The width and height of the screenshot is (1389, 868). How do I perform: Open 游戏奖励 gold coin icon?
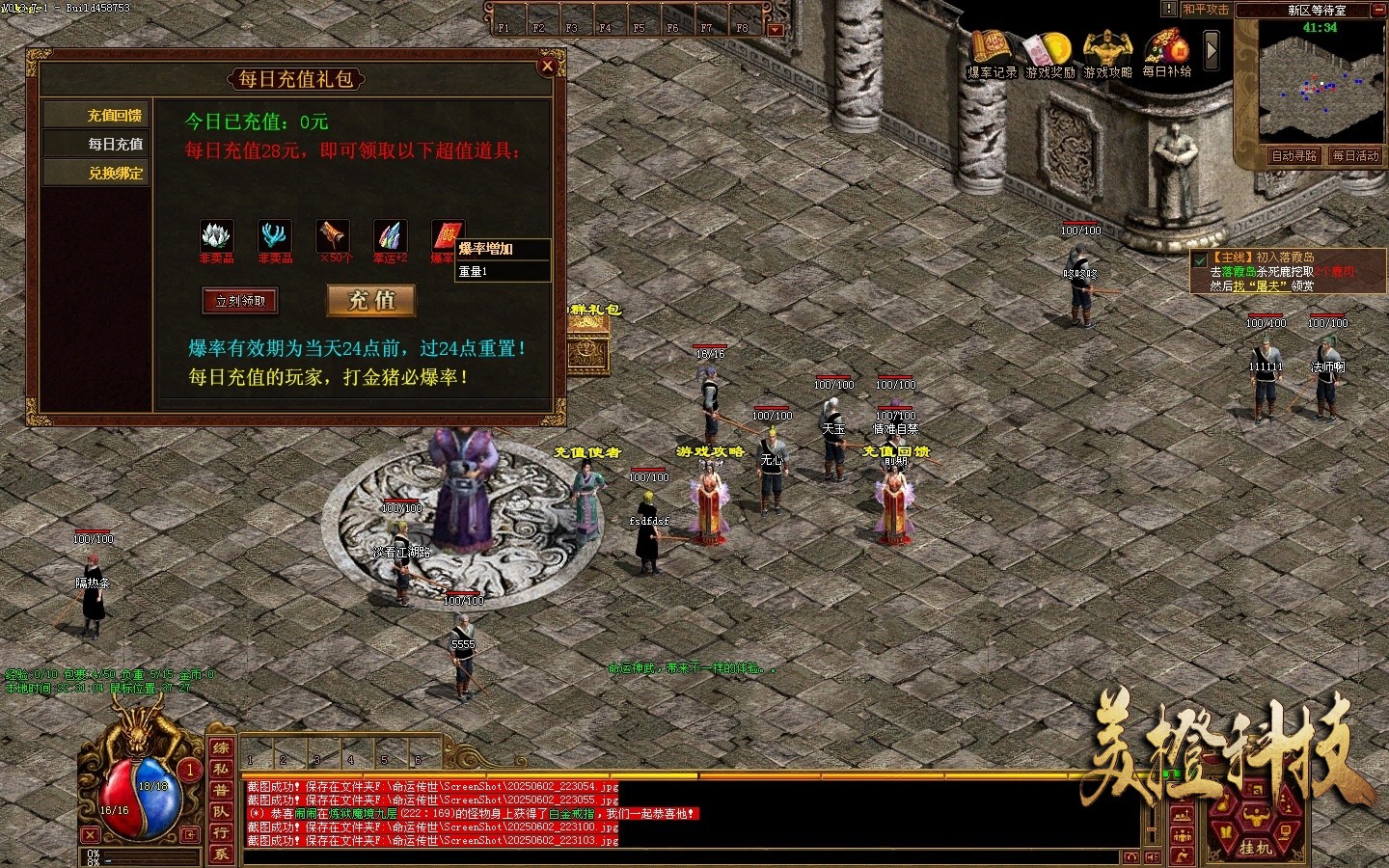[1049, 51]
